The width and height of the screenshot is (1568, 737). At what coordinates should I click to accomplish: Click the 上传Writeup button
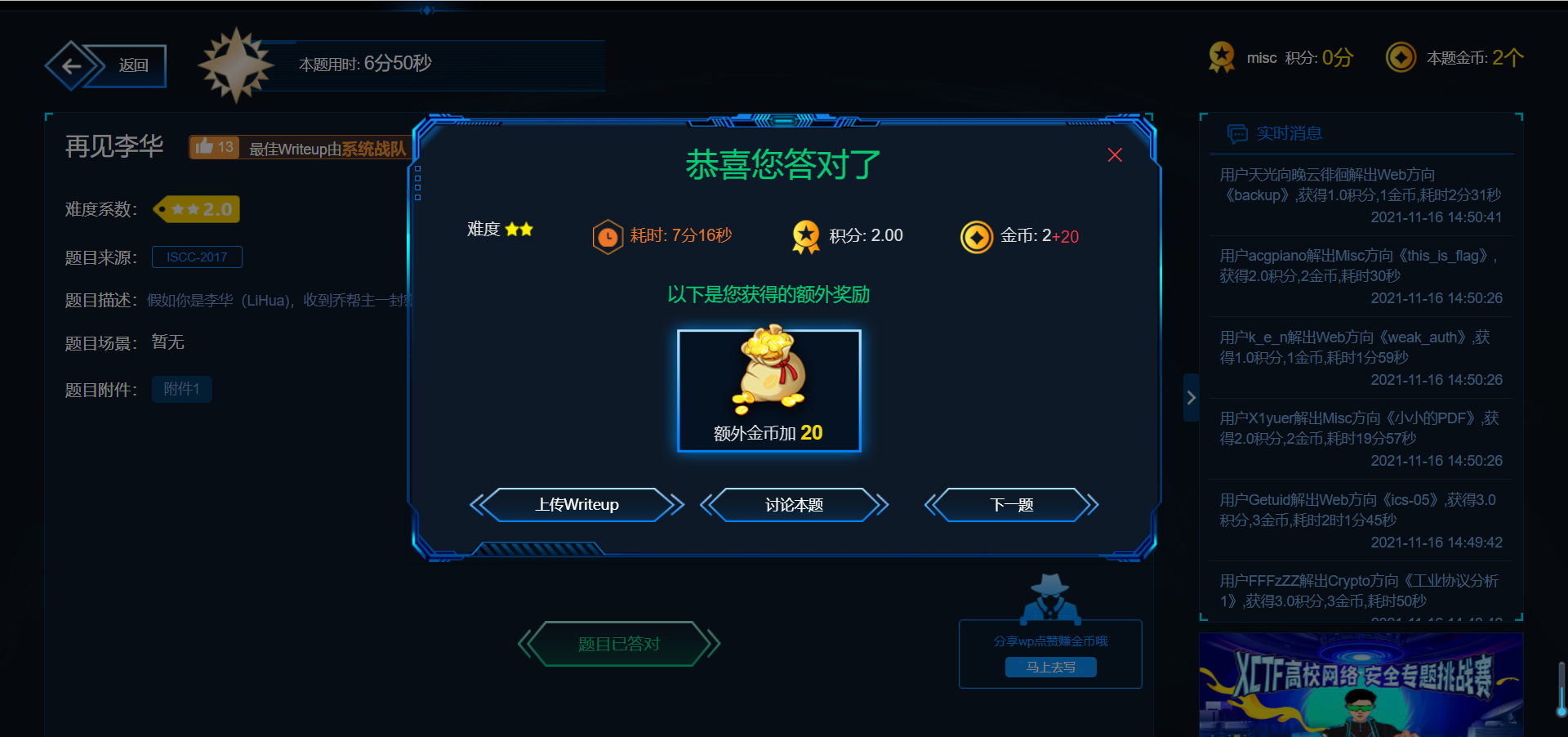pos(577,505)
